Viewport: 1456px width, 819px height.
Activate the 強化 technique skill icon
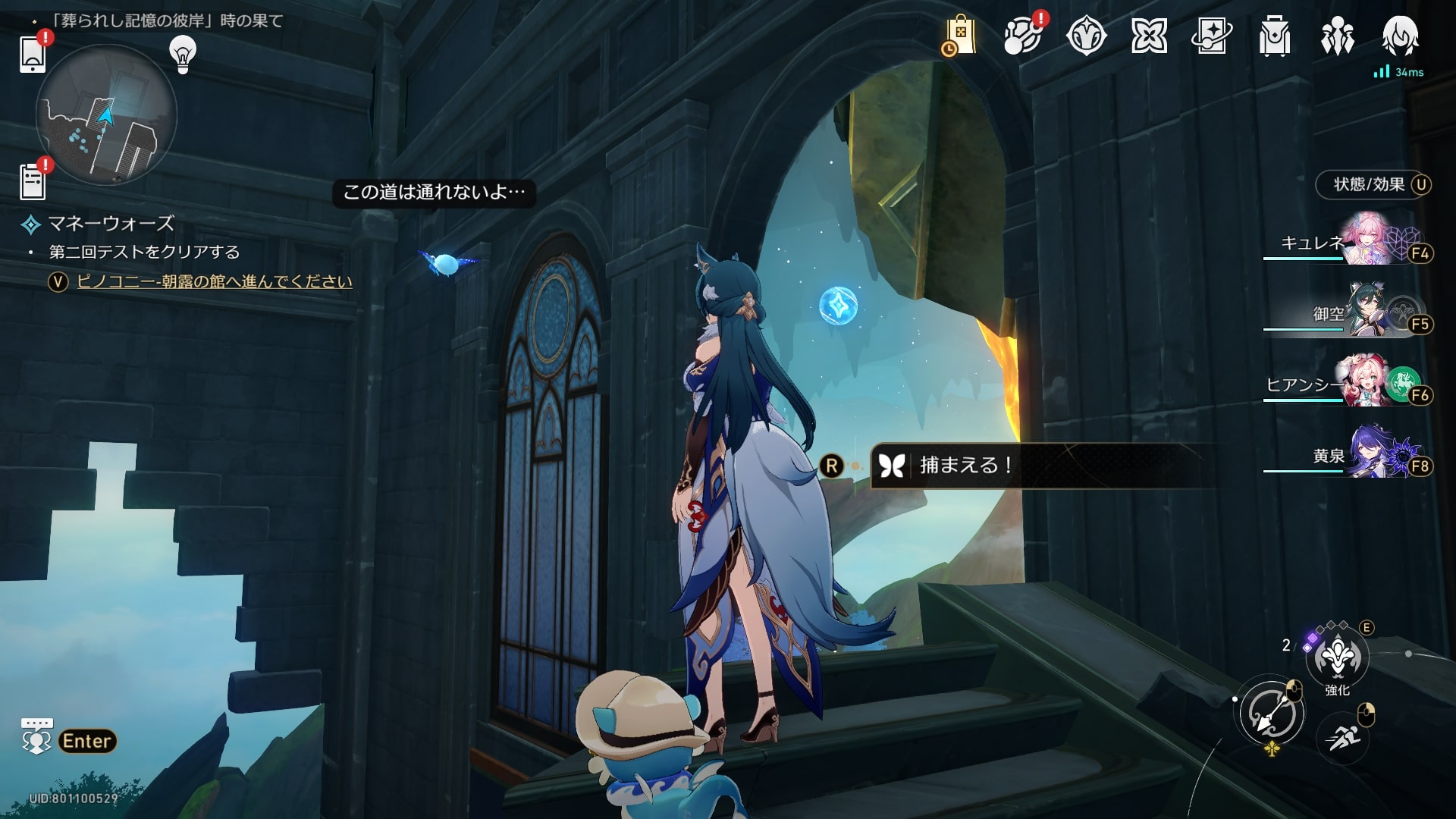point(1337,657)
